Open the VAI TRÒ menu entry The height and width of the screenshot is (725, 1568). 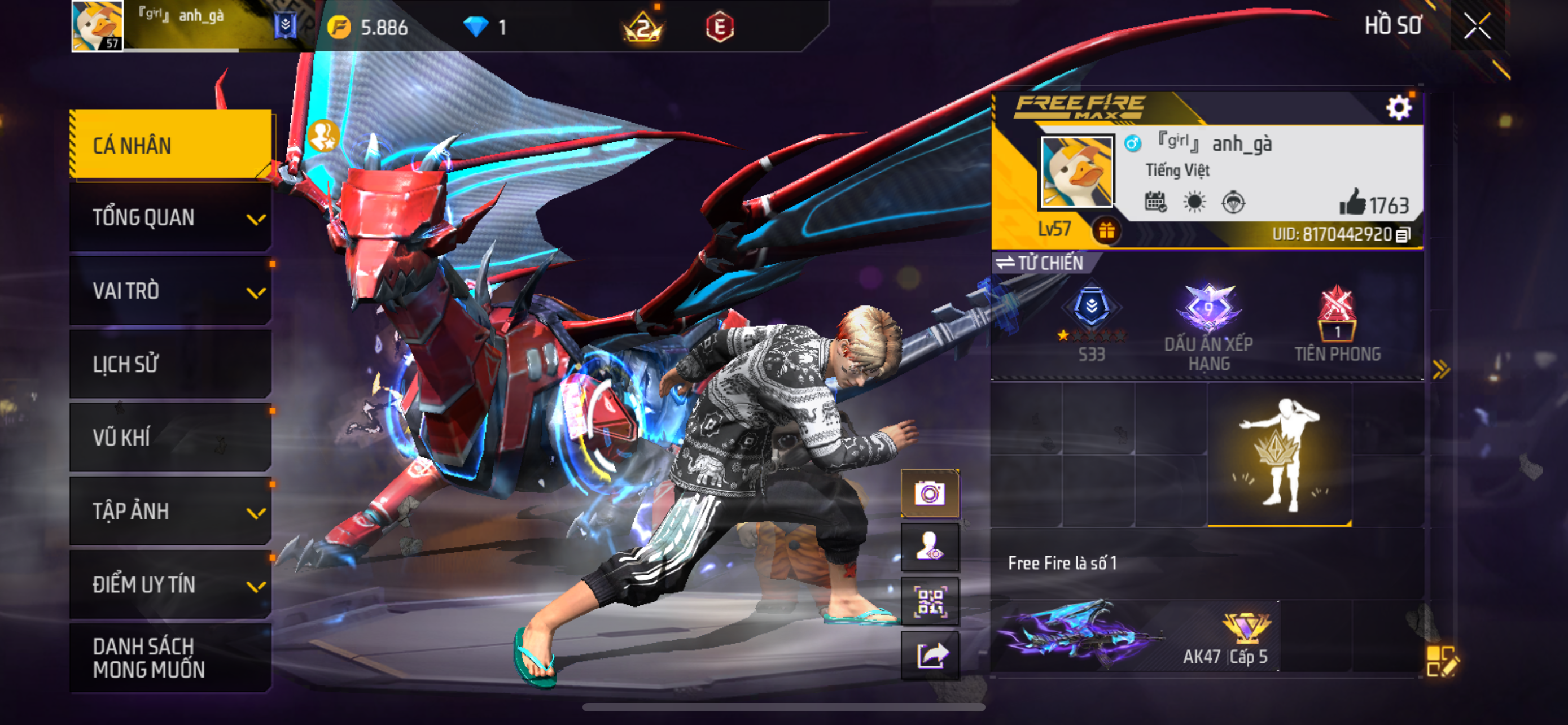[171, 291]
